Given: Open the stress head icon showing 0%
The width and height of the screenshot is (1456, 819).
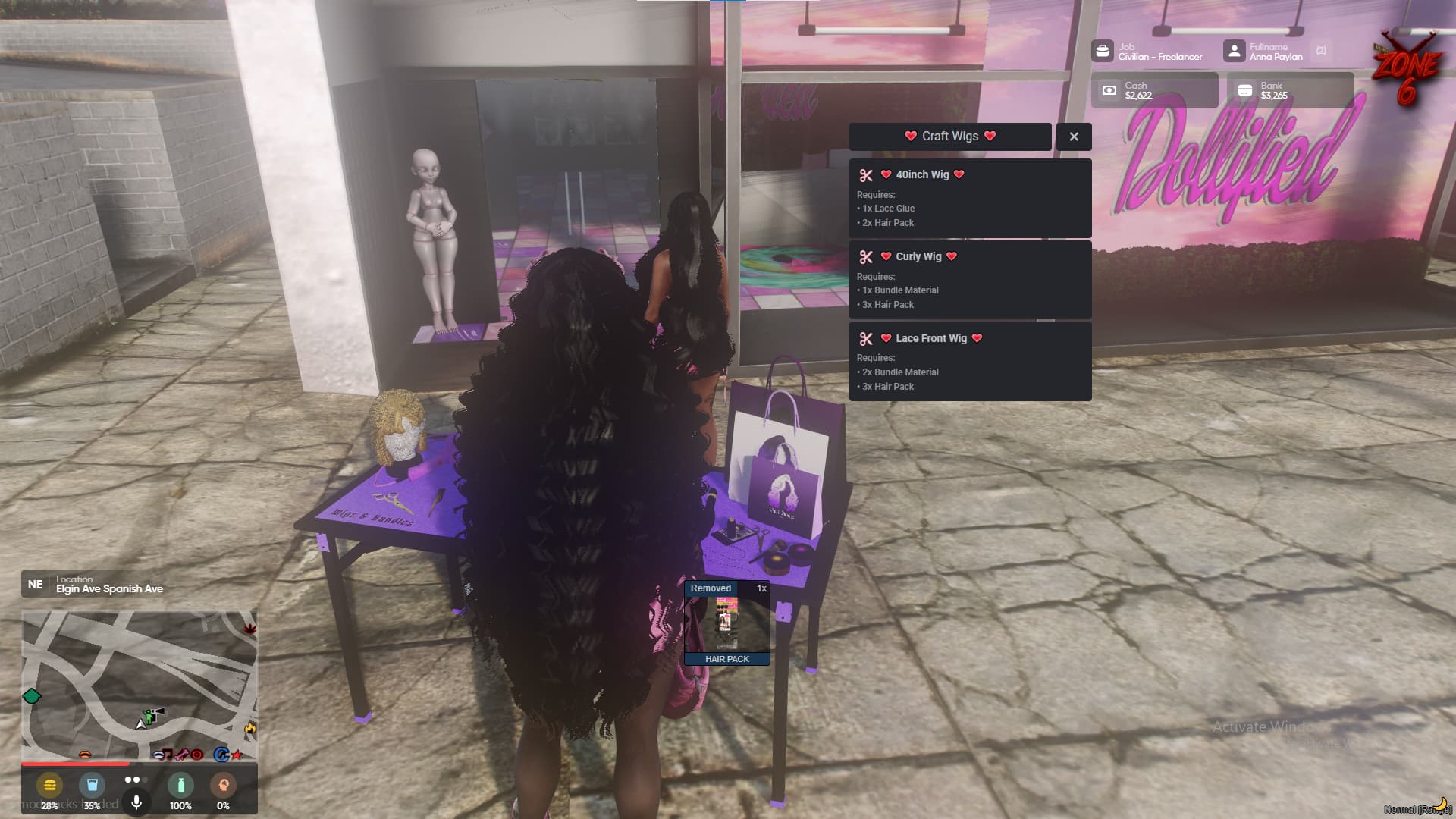Looking at the screenshot, I should 224,785.
